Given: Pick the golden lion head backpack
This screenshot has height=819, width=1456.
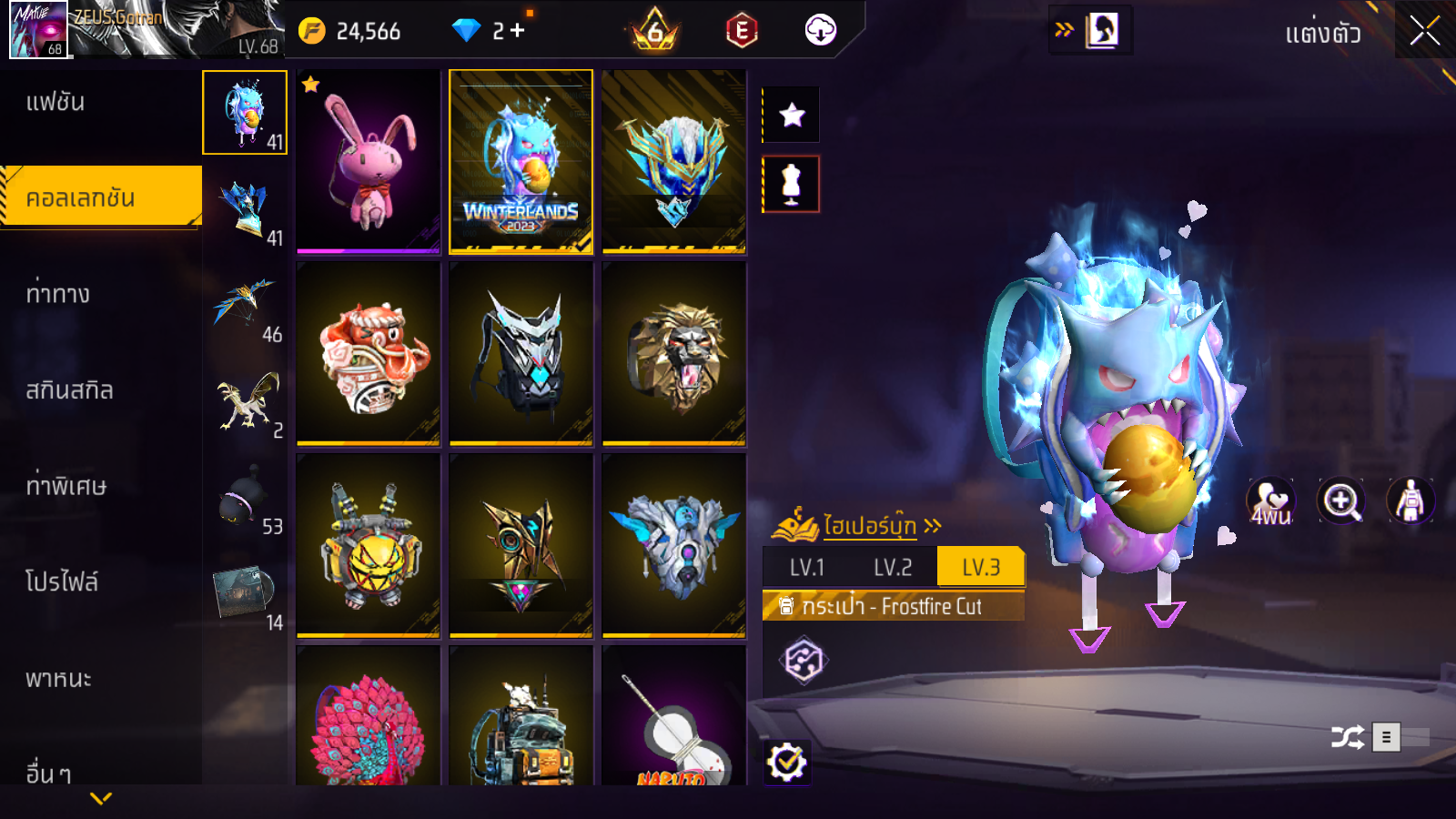Looking at the screenshot, I should 674,353.
